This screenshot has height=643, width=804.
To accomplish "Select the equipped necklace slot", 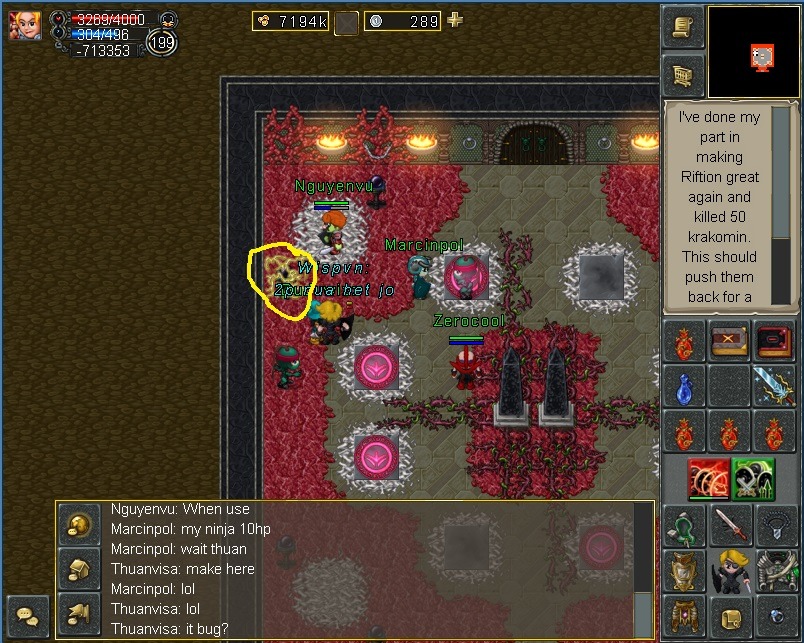I will (775, 525).
